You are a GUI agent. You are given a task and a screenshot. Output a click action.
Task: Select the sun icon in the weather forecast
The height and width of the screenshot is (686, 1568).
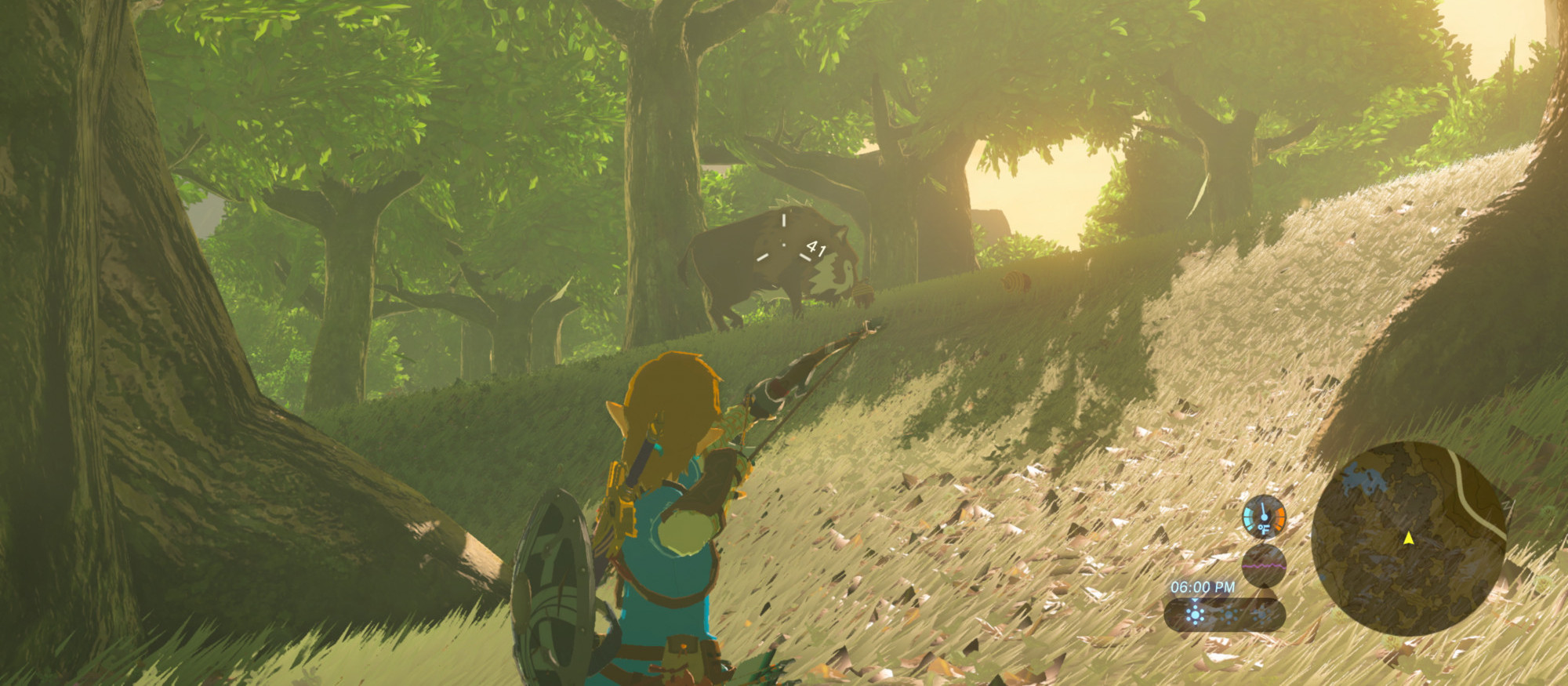[1196, 615]
